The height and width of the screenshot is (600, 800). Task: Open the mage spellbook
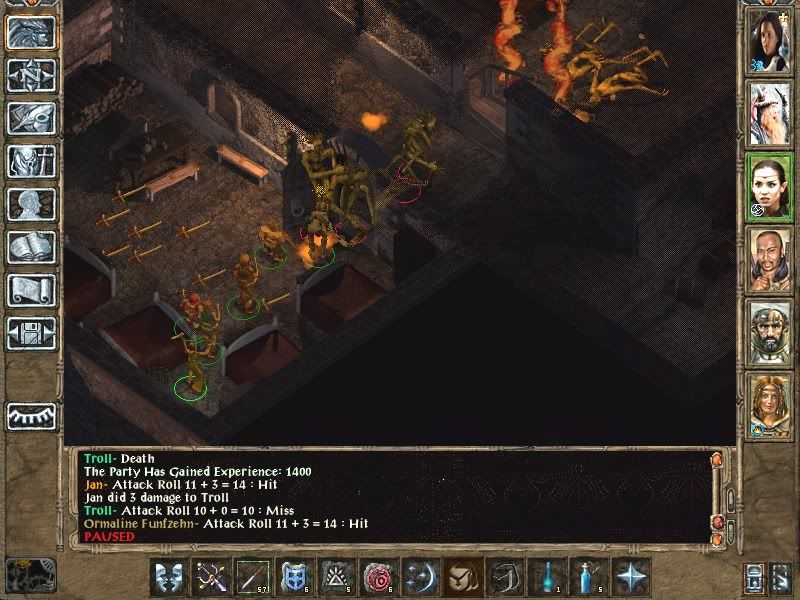click(31, 247)
